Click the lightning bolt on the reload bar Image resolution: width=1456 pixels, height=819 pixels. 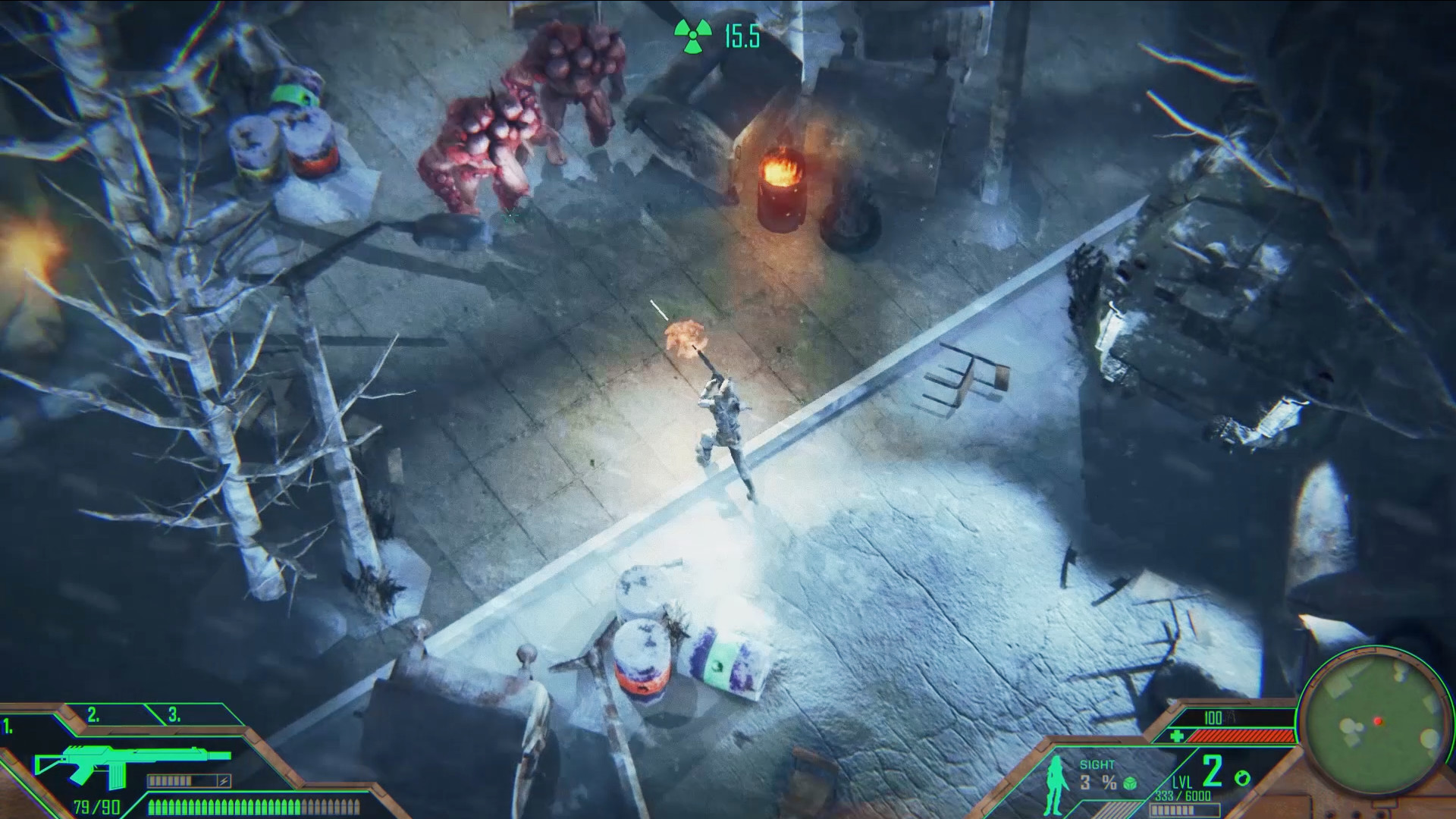pos(224,780)
